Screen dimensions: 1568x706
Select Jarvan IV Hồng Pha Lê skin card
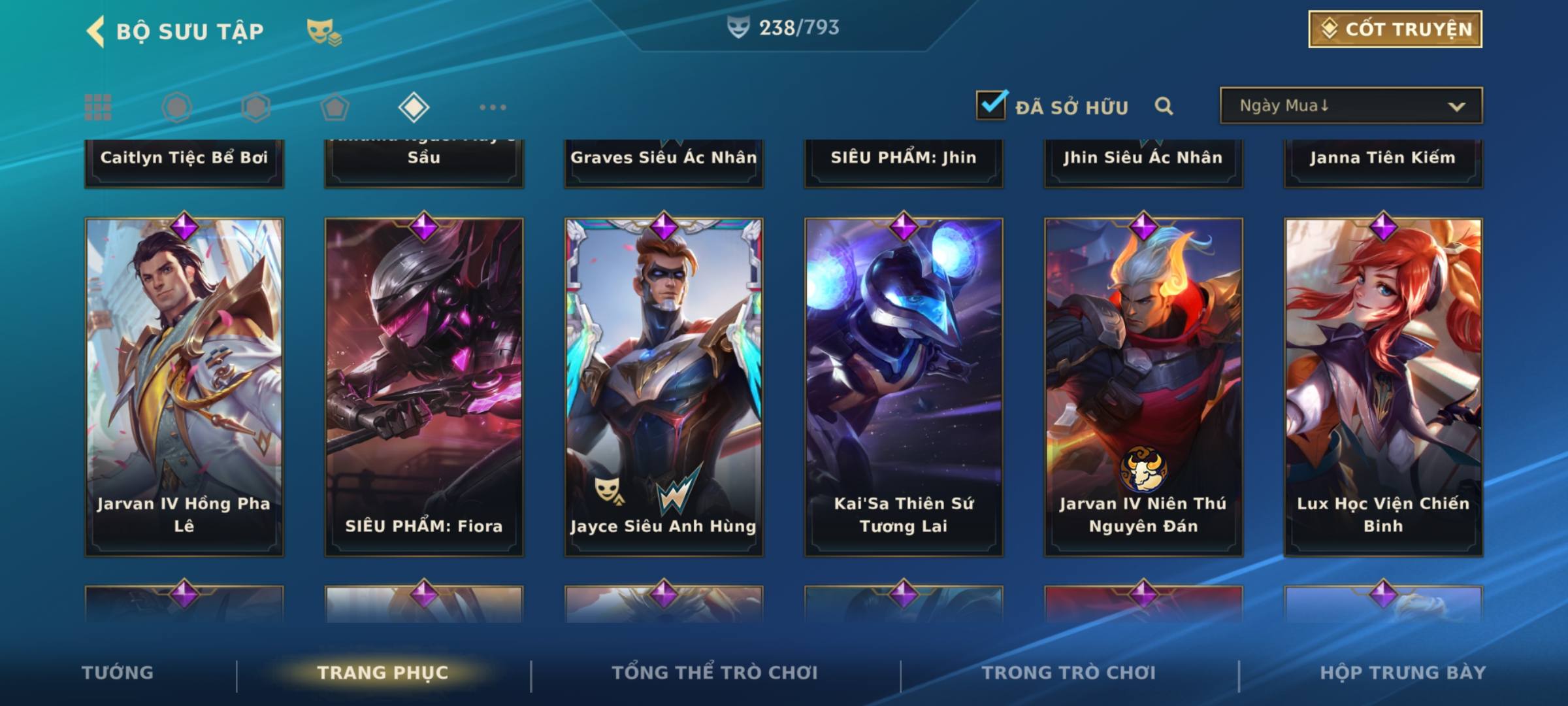[184, 387]
